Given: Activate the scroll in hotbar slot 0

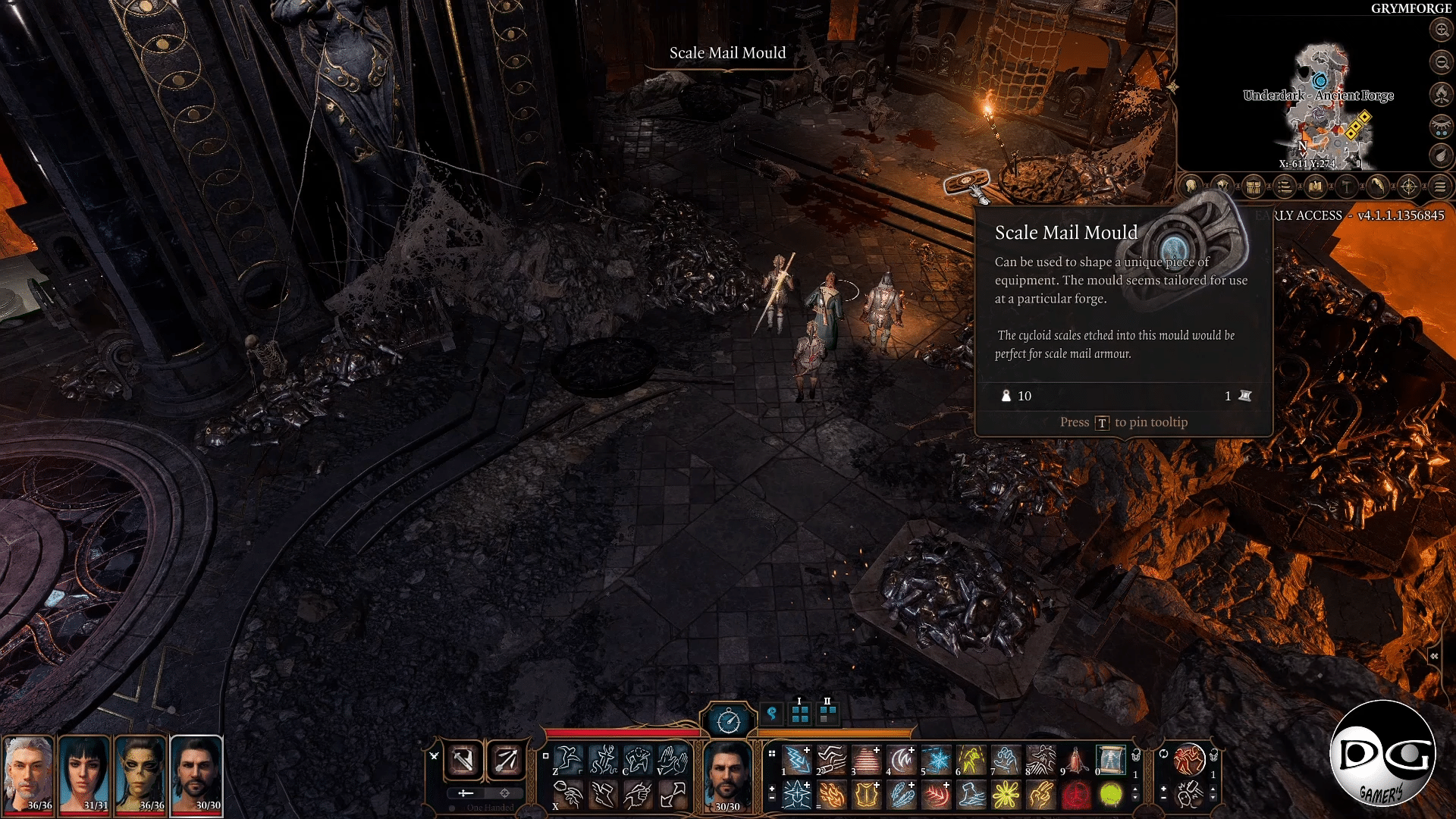Looking at the screenshot, I should (x=1110, y=761).
